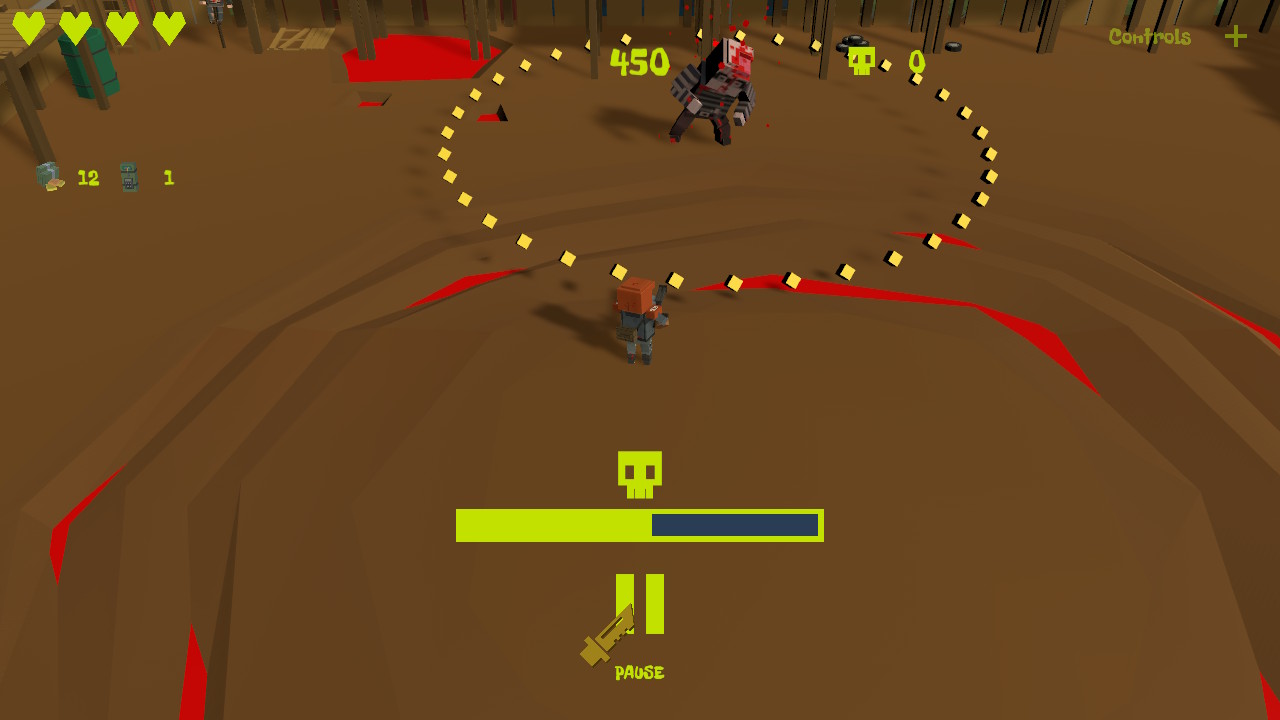Viewport: 1280px width, 720px height.
Task: Click the skull kill counter showing 0
Action: coord(916,62)
